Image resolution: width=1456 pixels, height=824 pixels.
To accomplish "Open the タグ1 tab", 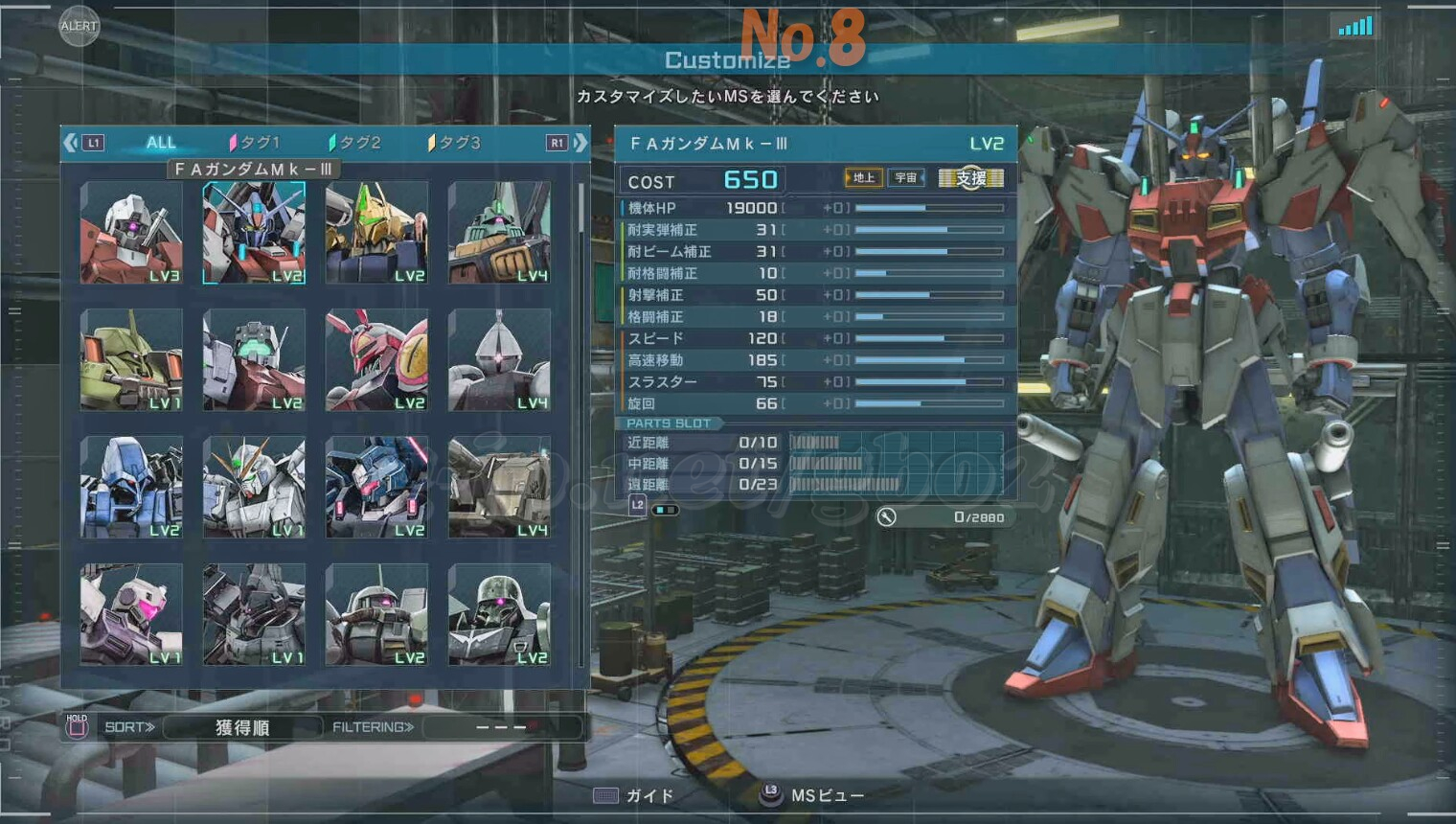I will click(255, 143).
